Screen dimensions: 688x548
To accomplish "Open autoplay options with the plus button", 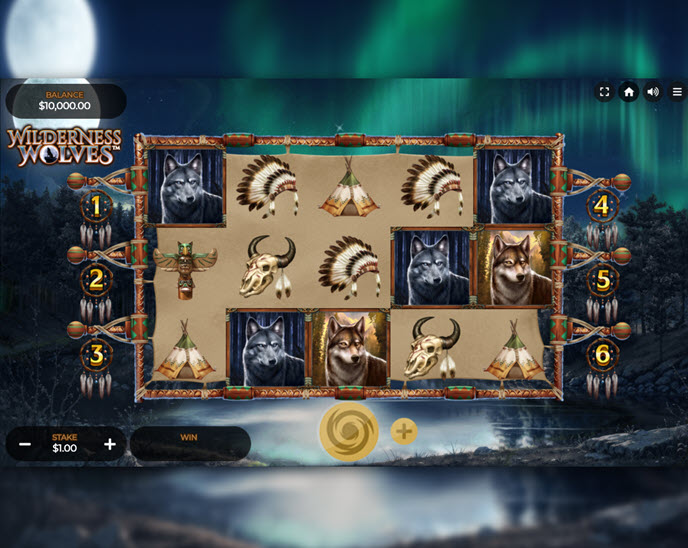I will [x=404, y=432].
